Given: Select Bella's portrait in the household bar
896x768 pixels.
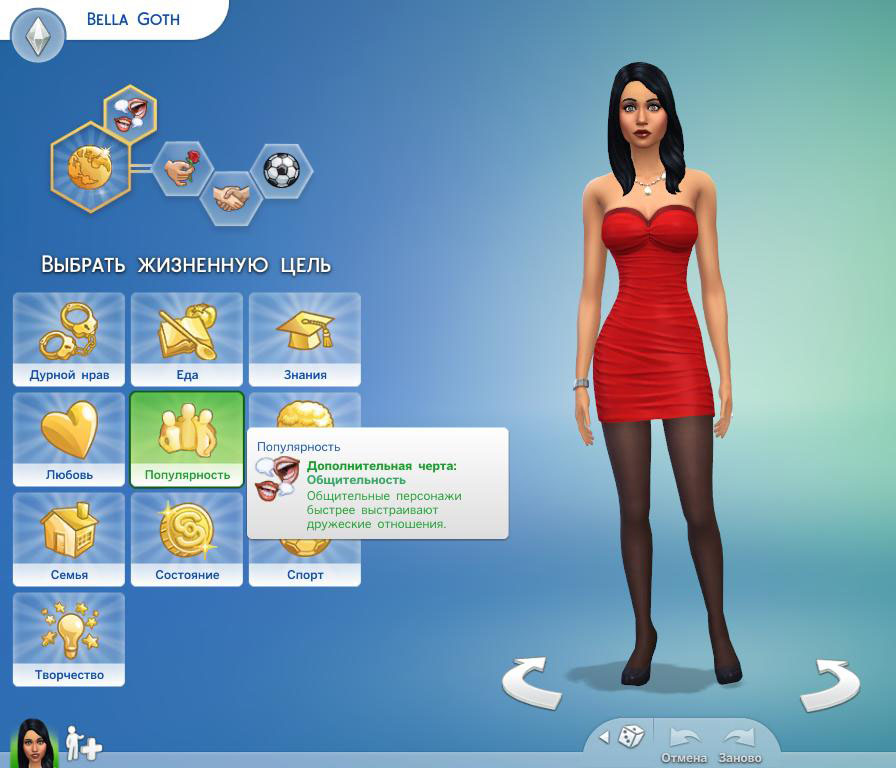Looking at the screenshot, I should [x=35, y=744].
